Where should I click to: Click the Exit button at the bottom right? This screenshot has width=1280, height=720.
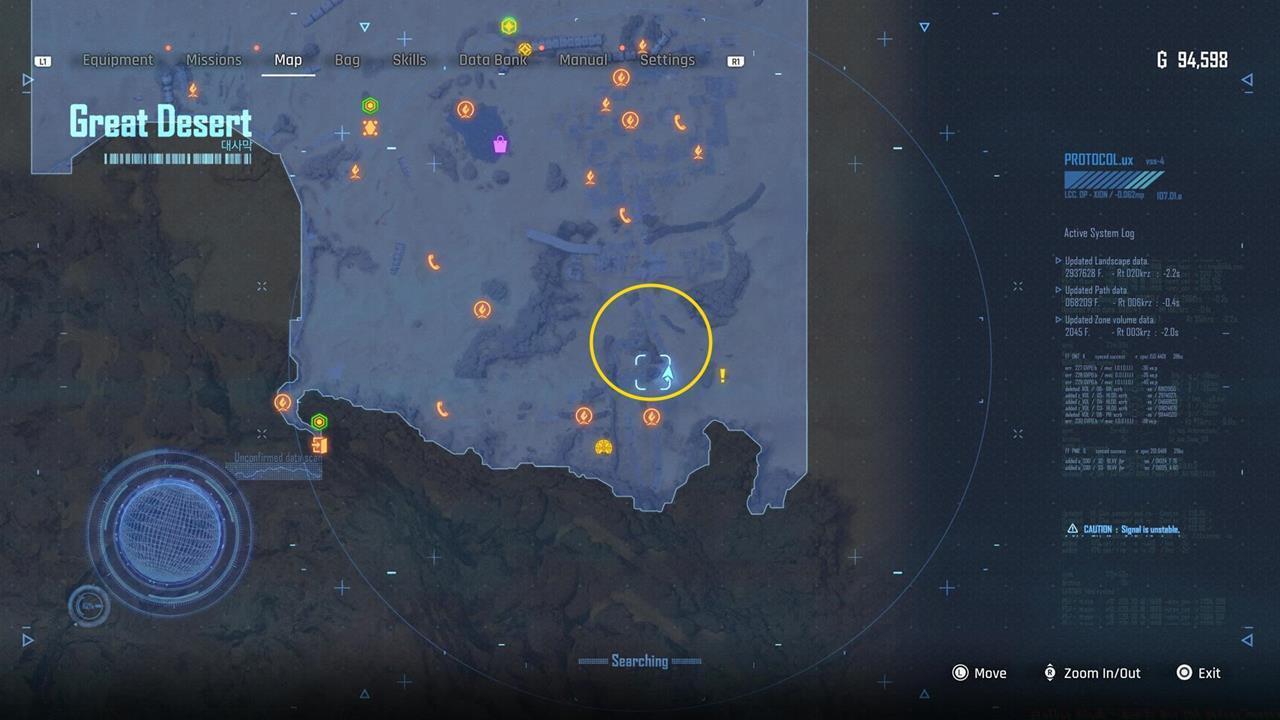click(1199, 673)
